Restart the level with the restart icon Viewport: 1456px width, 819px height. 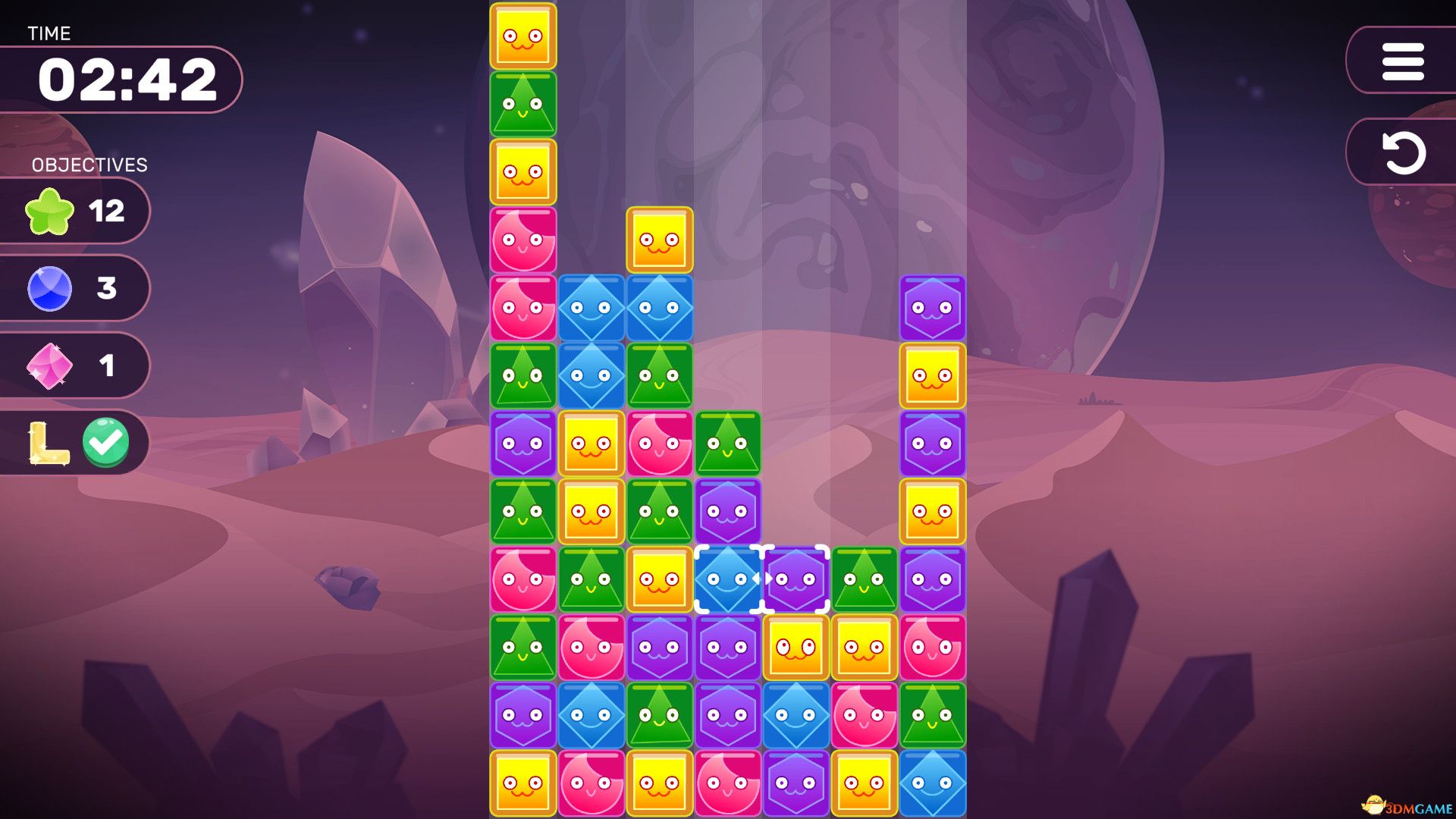(1402, 152)
